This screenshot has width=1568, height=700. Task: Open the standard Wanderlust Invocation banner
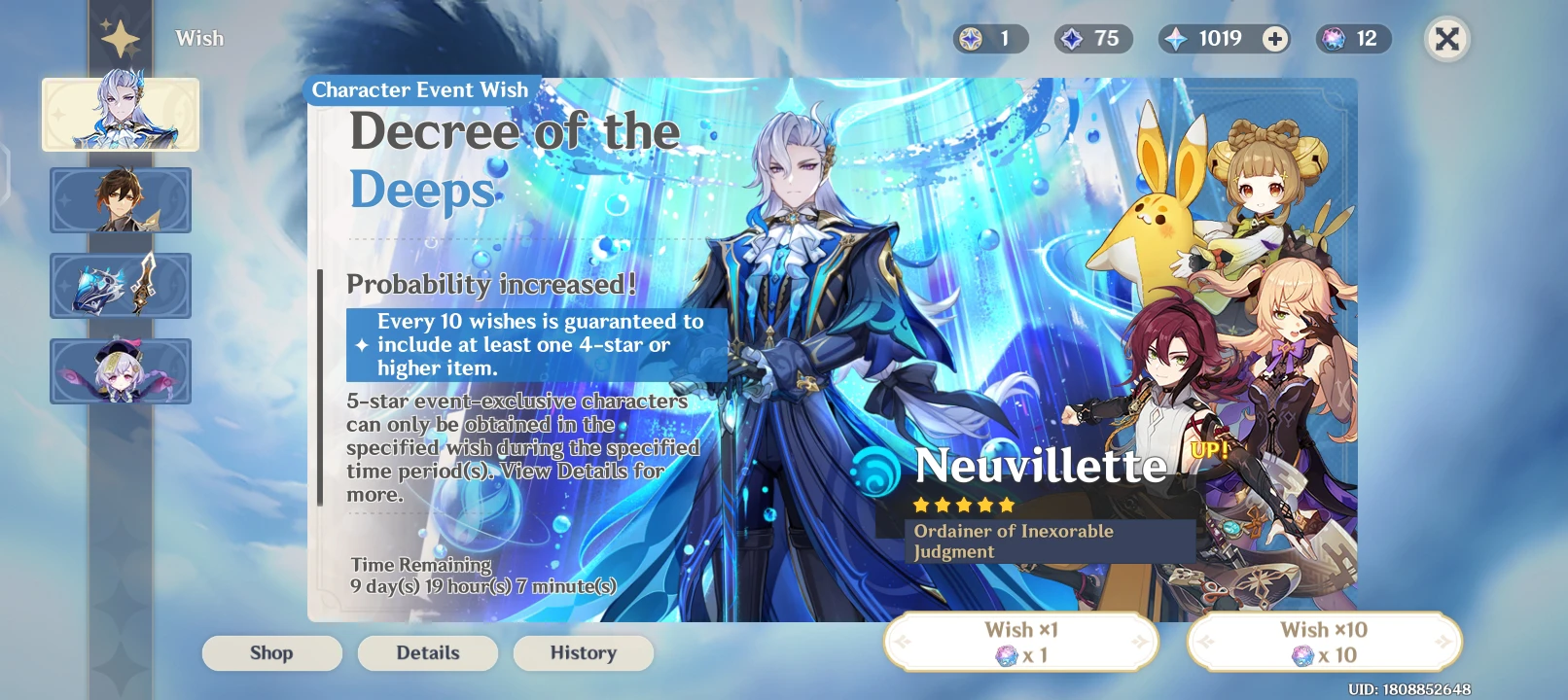coord(121,371)
